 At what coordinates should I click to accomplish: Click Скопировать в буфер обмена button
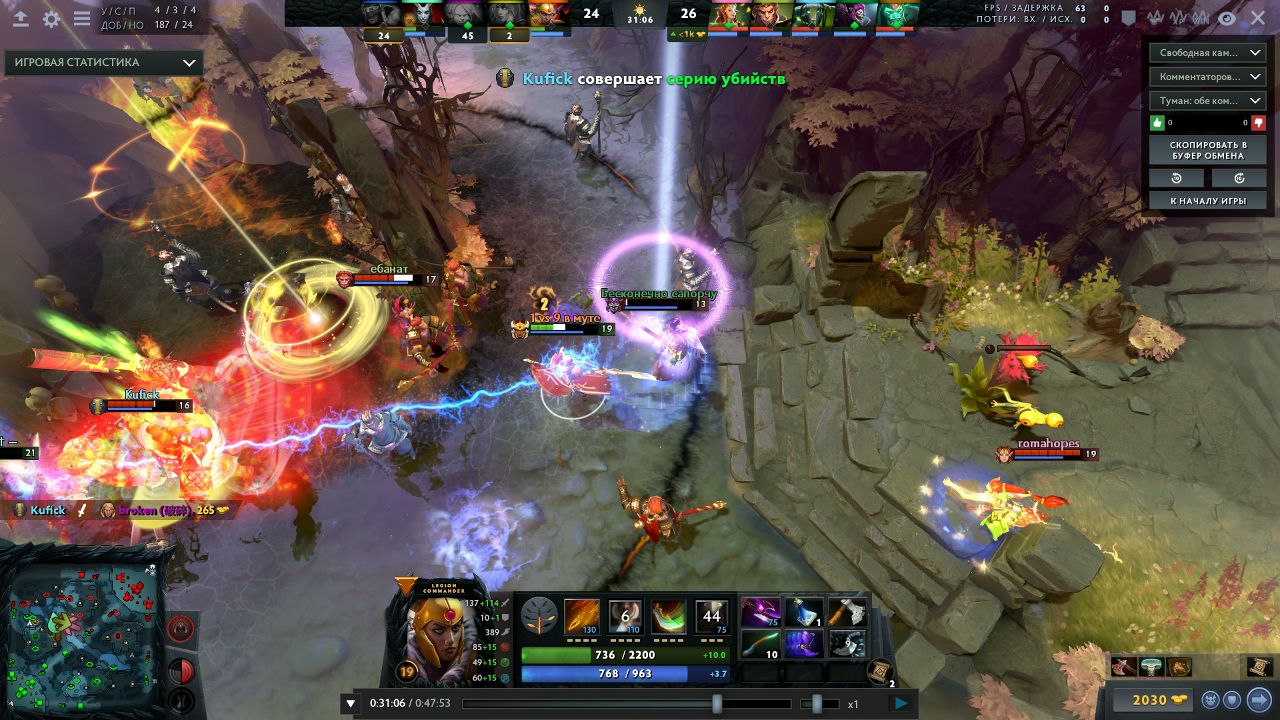1208,150
